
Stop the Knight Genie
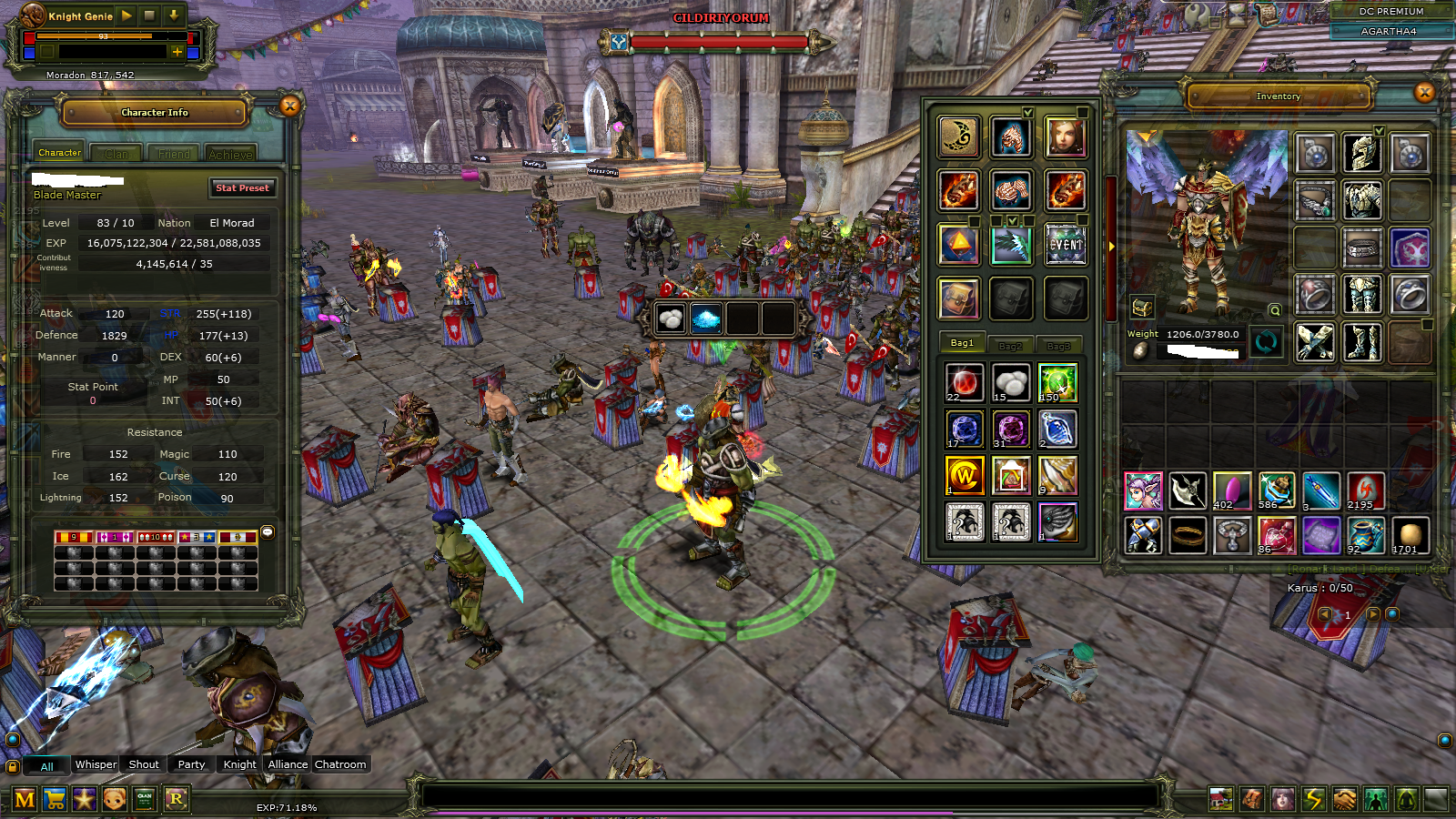149,15
